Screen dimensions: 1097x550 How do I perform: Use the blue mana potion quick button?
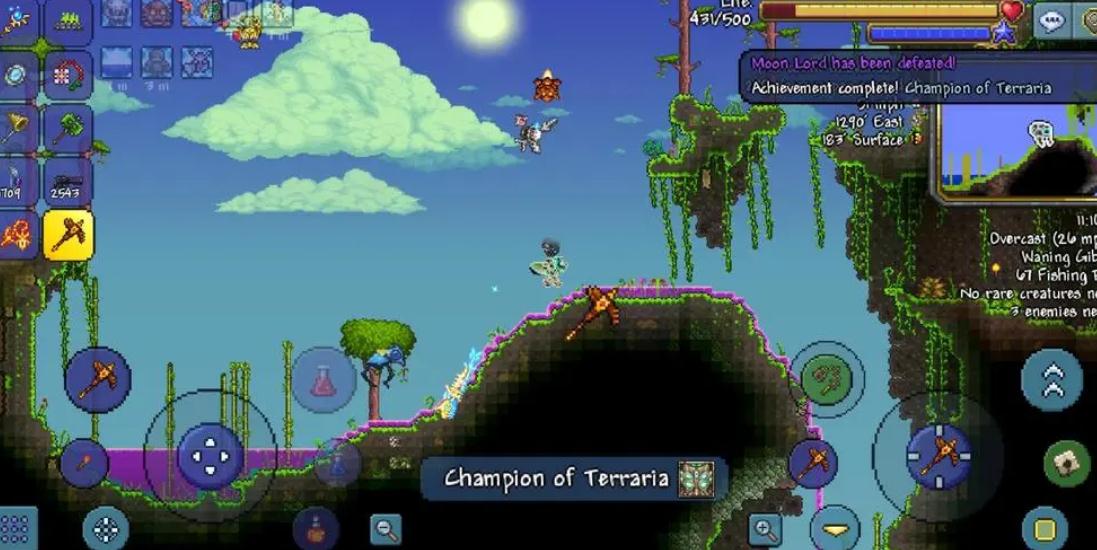(339, 462)
